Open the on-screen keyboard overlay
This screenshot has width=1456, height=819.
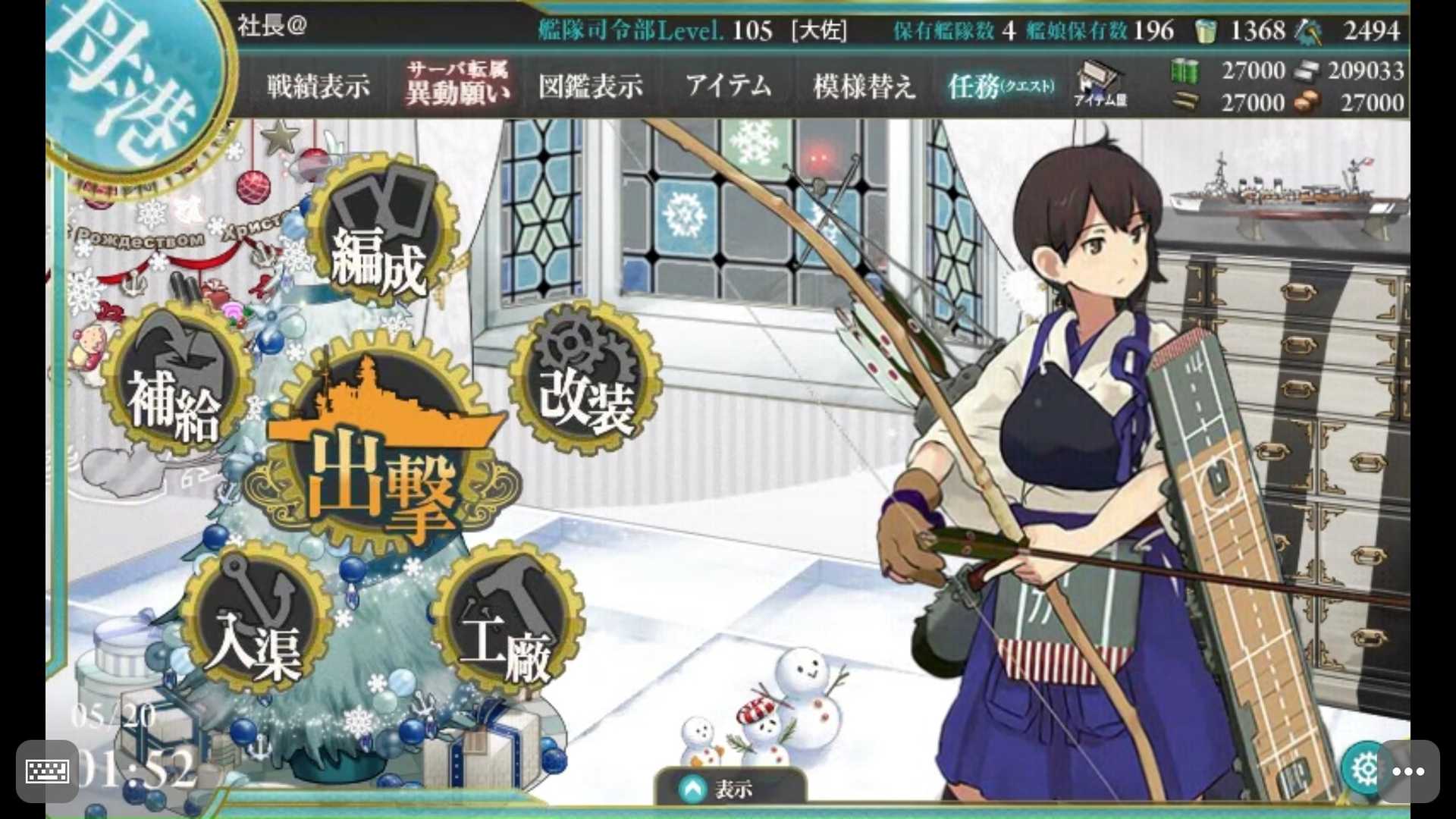(x=47, y=771)
